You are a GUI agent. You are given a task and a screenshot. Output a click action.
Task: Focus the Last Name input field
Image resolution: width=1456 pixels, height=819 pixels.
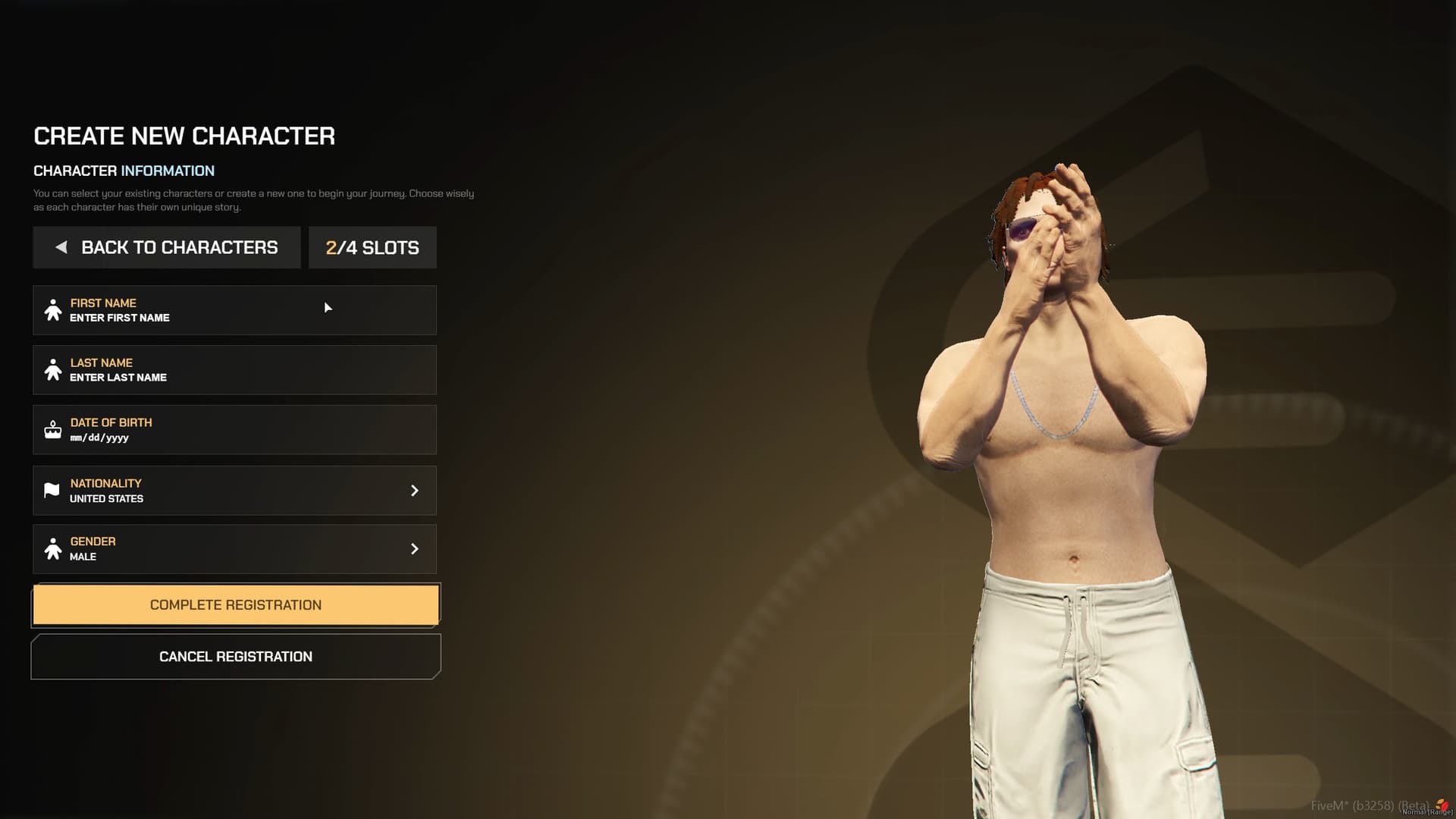point(234,370)
